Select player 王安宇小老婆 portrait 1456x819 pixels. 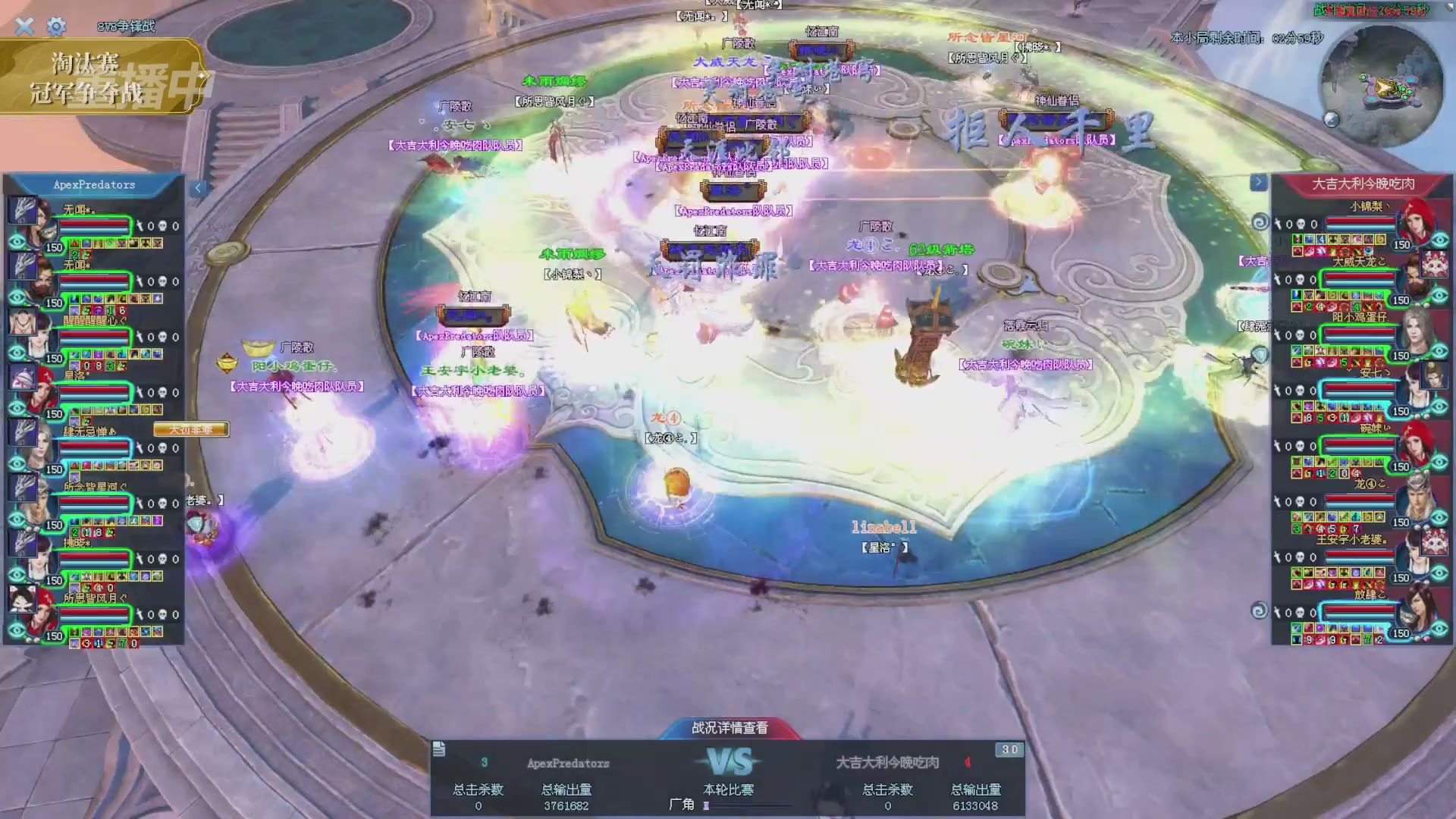(1415, 551)
